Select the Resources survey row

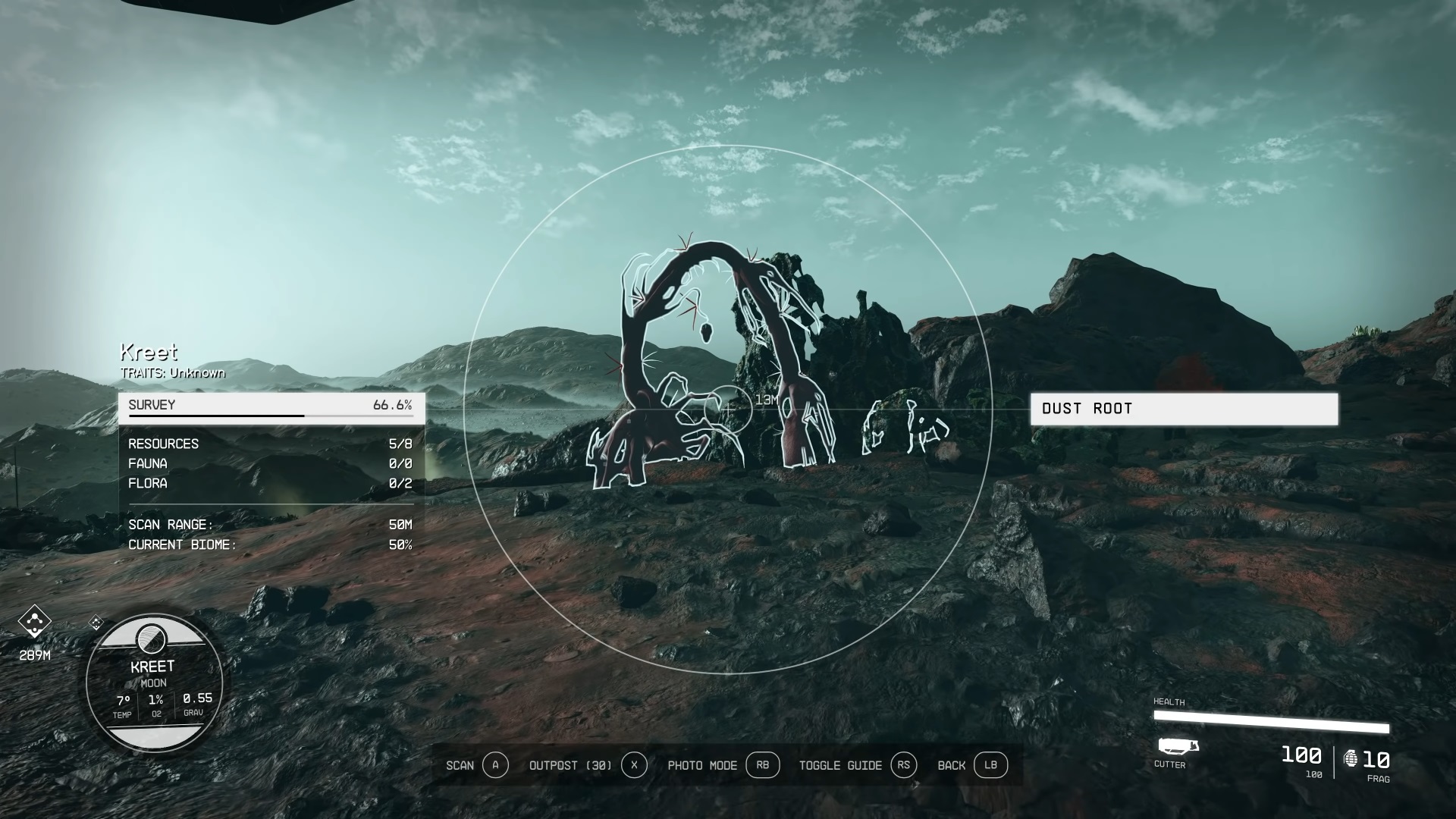tap(270, 444)
